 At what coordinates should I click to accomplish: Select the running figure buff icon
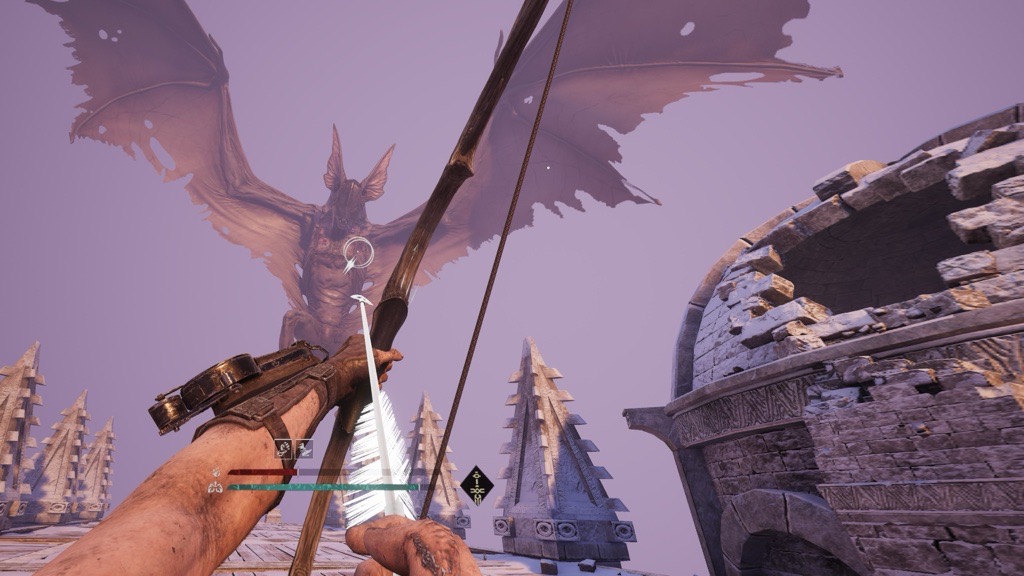click(304, 449)
